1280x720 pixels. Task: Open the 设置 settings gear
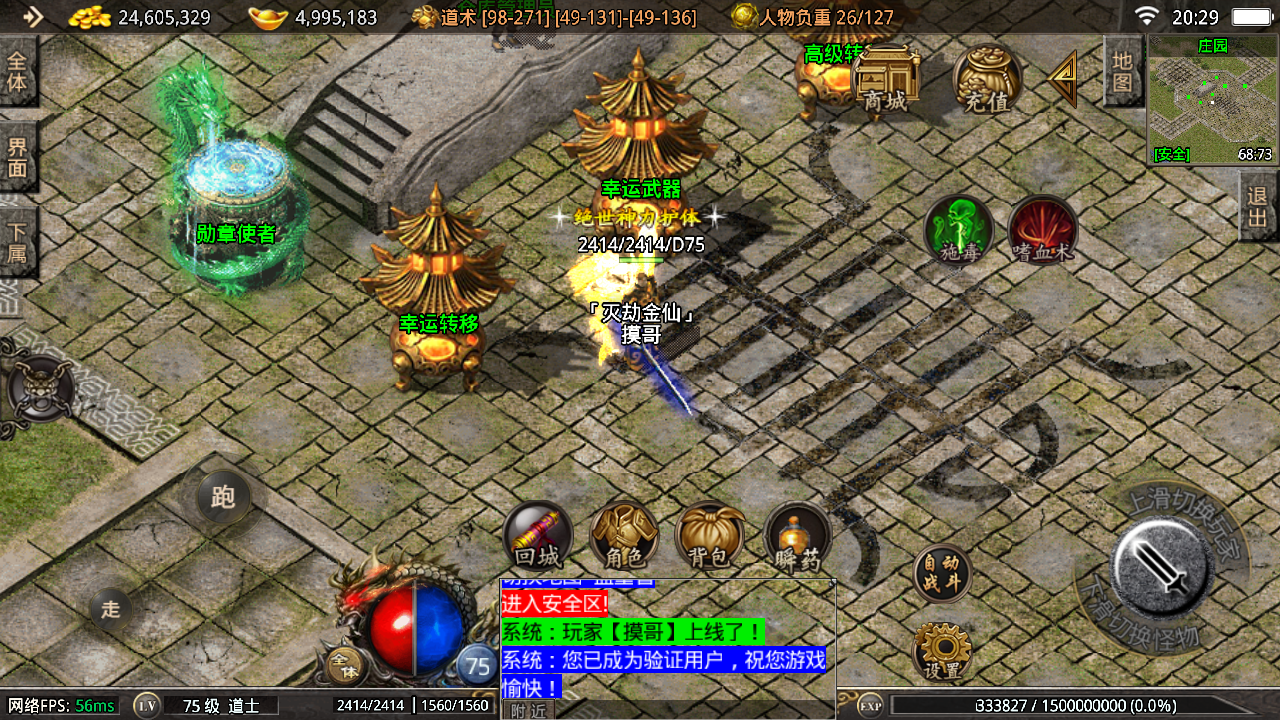[942, 652]
